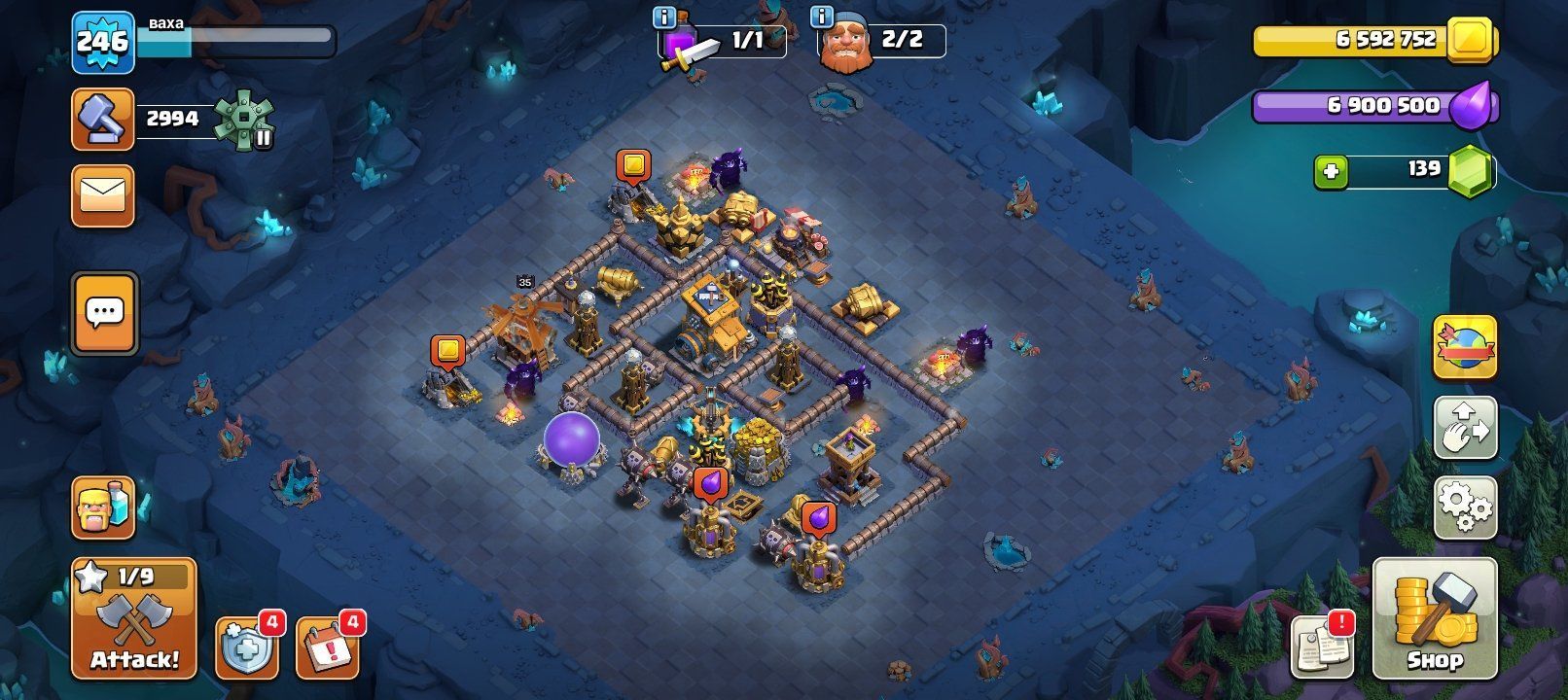Image resolution: width=1568 pixels, height=700 pixels.
Task: Show info for the 1/1 builder potion
Action: 665,17
